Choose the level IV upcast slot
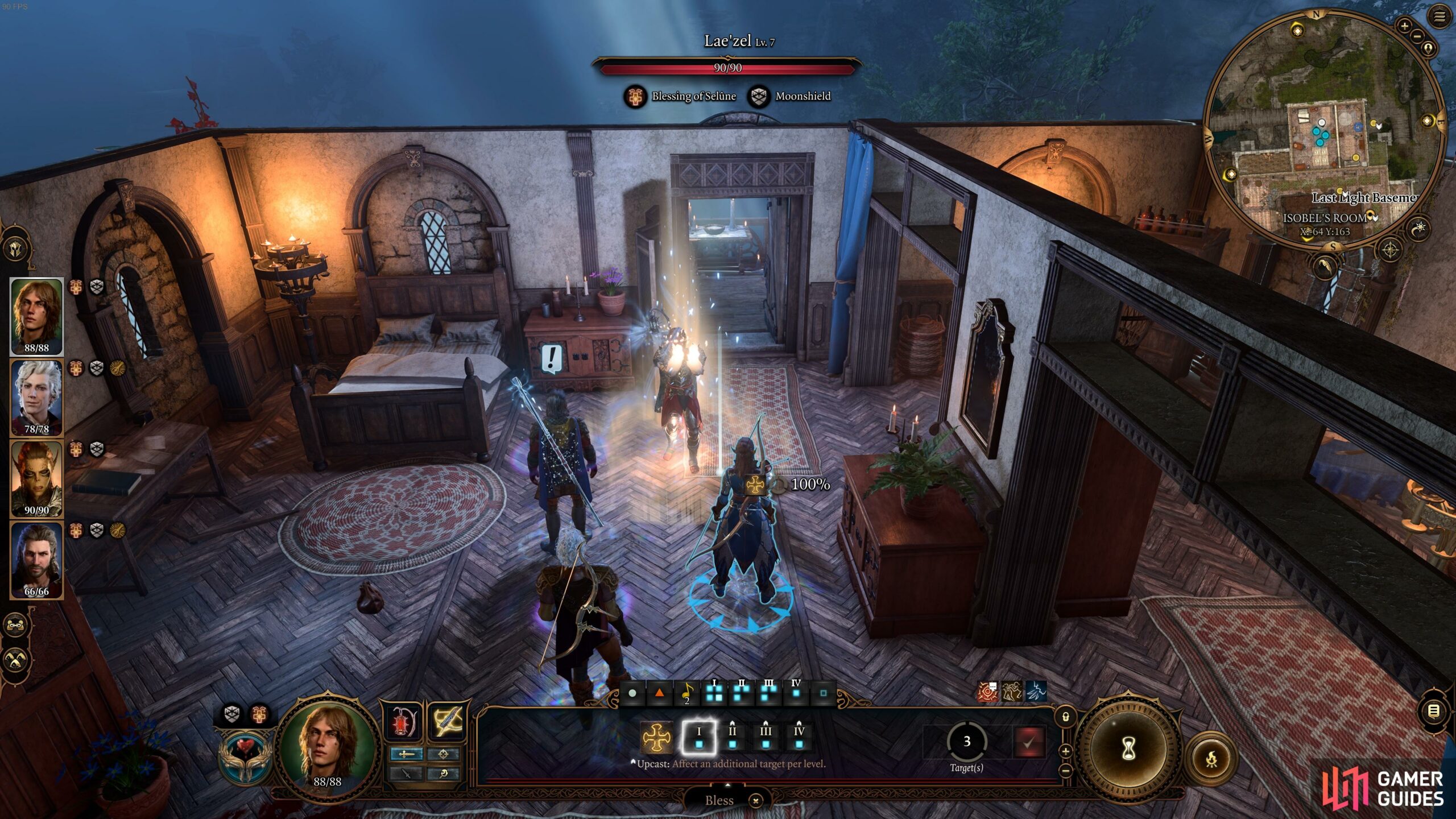 click(799, 737)
